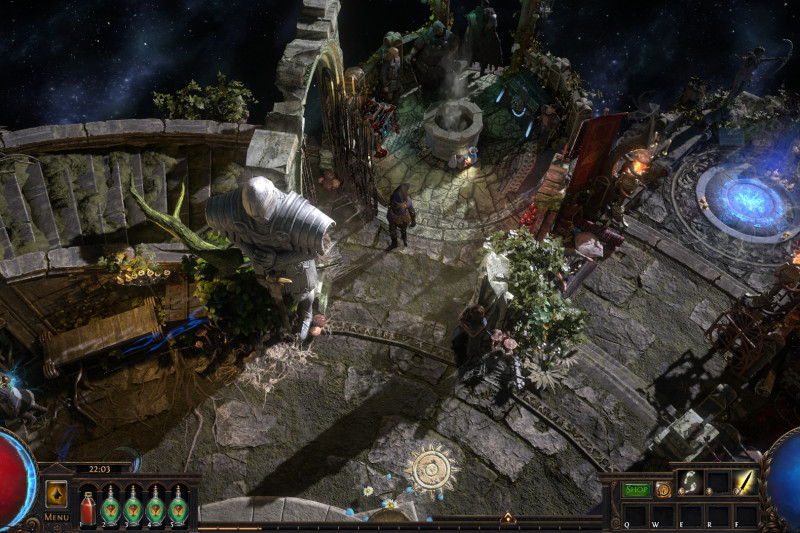Click the orange coin icon beside Shop

(663, 490)
